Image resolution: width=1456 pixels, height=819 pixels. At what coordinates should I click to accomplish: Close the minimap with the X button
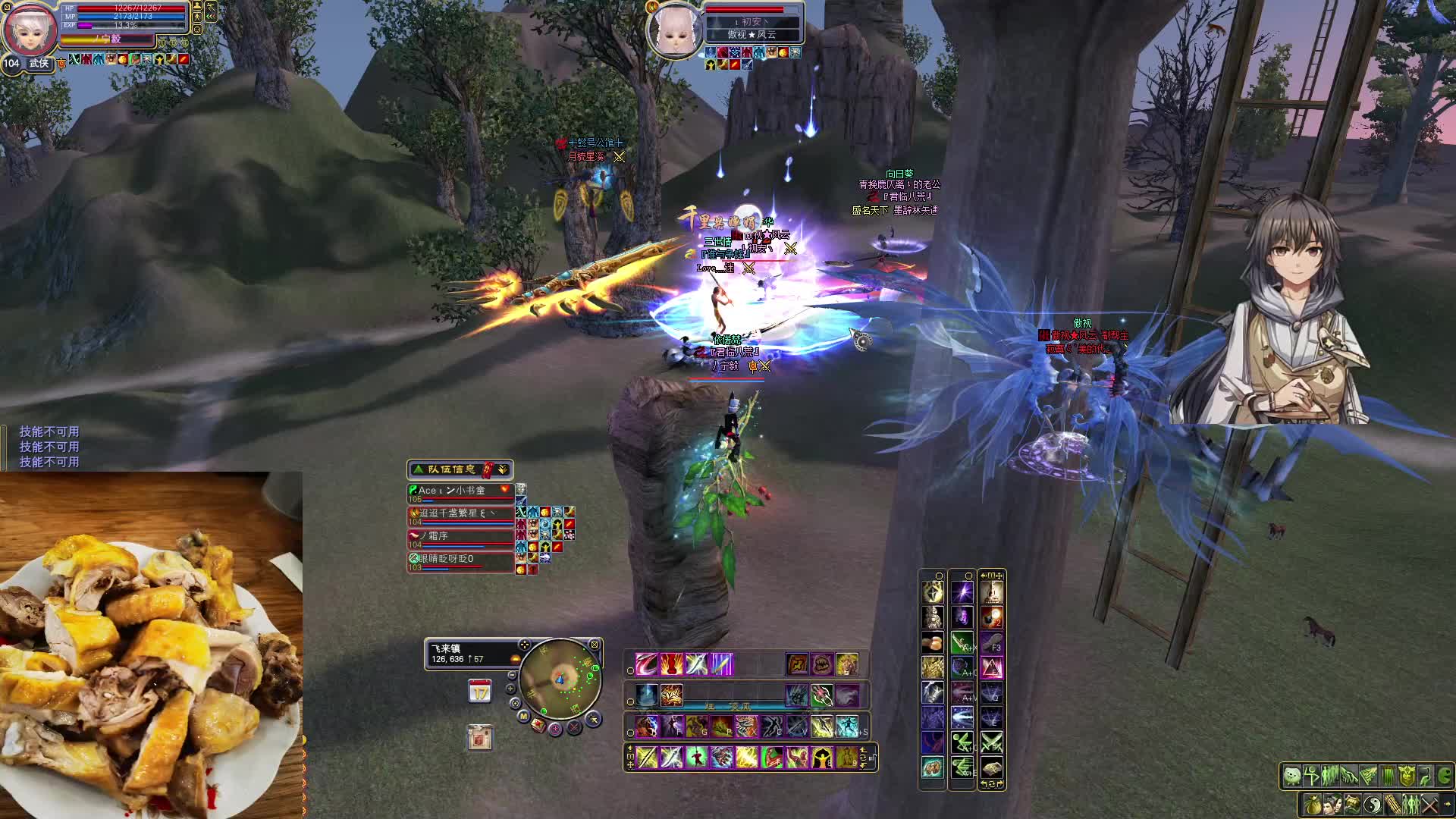point(595,645)
